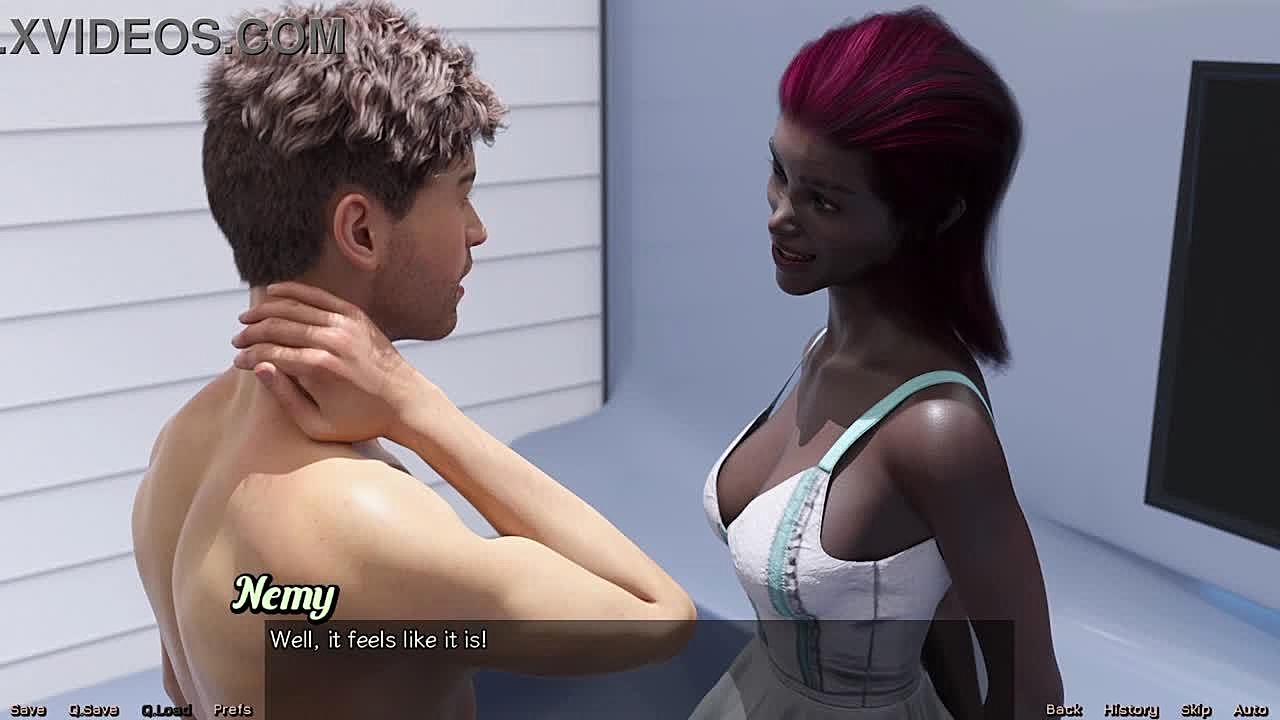Quick save with Q.Save
The width and height of the screenshot is (1280, 720).
[x=93, y=710]
